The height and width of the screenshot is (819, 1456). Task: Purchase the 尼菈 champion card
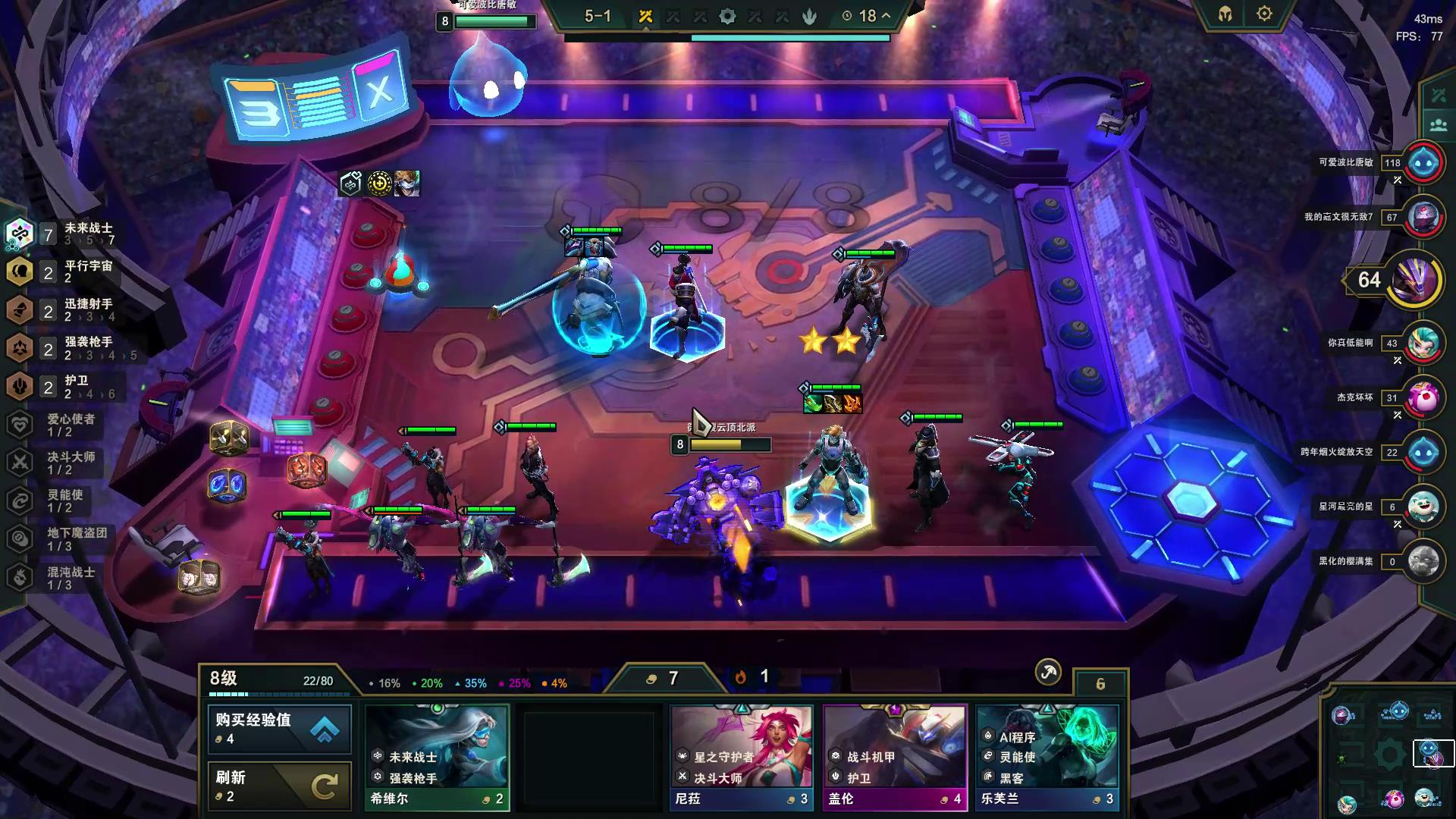tap(742, 758)
